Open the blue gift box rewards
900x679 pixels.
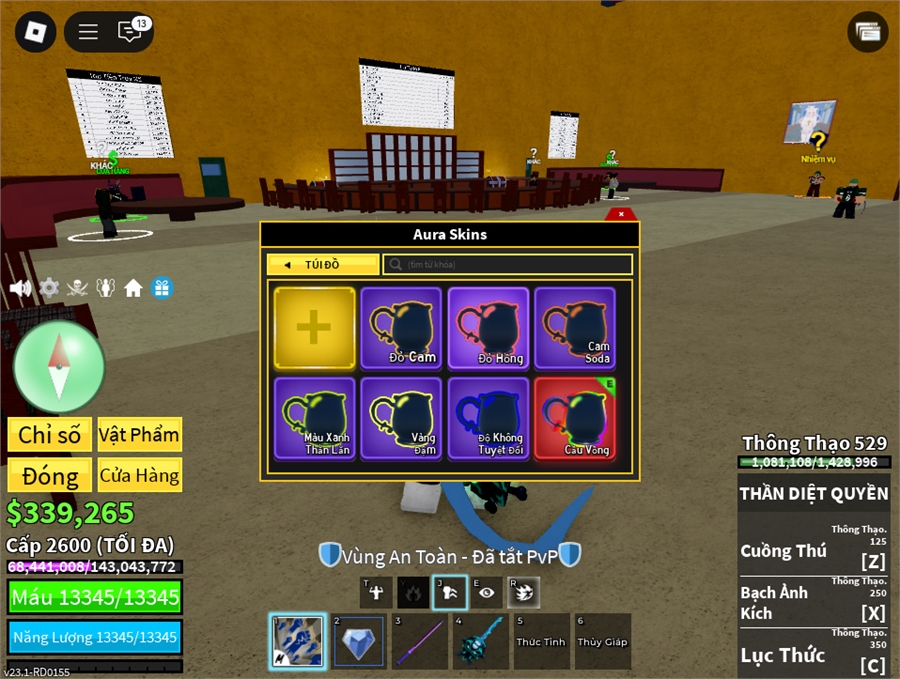tap(162, 288)
